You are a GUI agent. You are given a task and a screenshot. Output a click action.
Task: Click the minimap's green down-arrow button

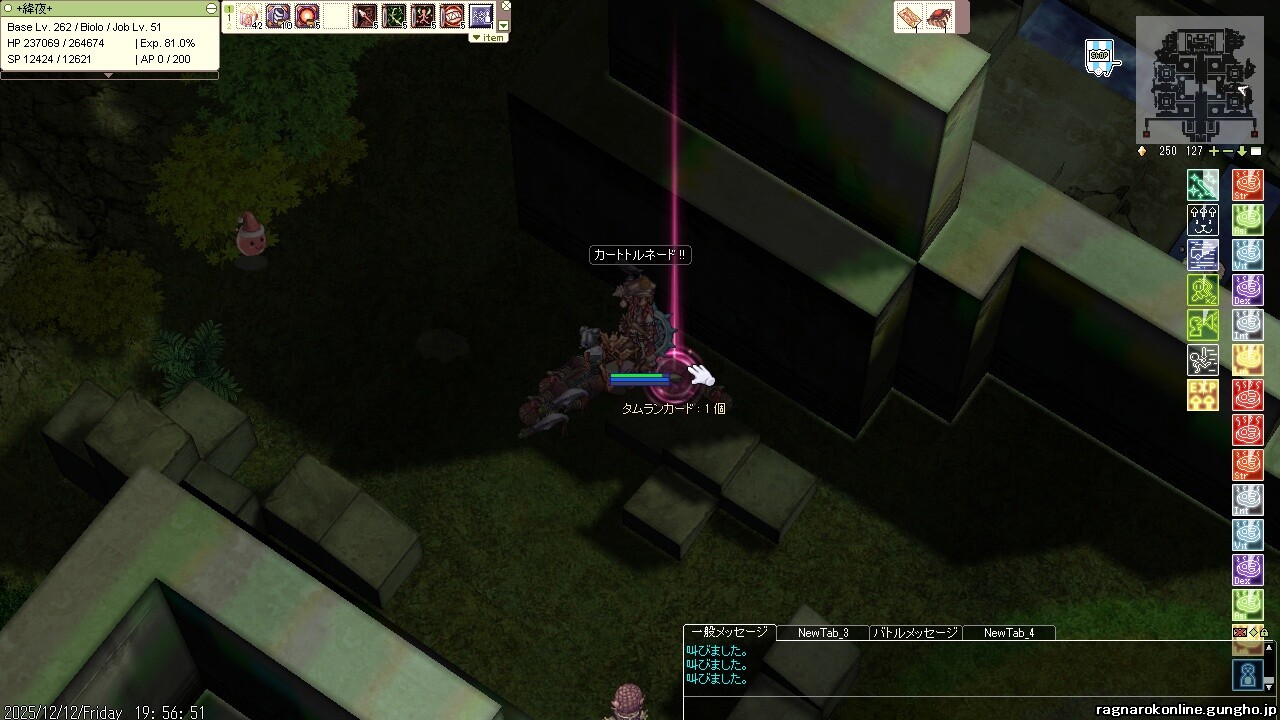pyautogui.click(x=1242, y=151)
